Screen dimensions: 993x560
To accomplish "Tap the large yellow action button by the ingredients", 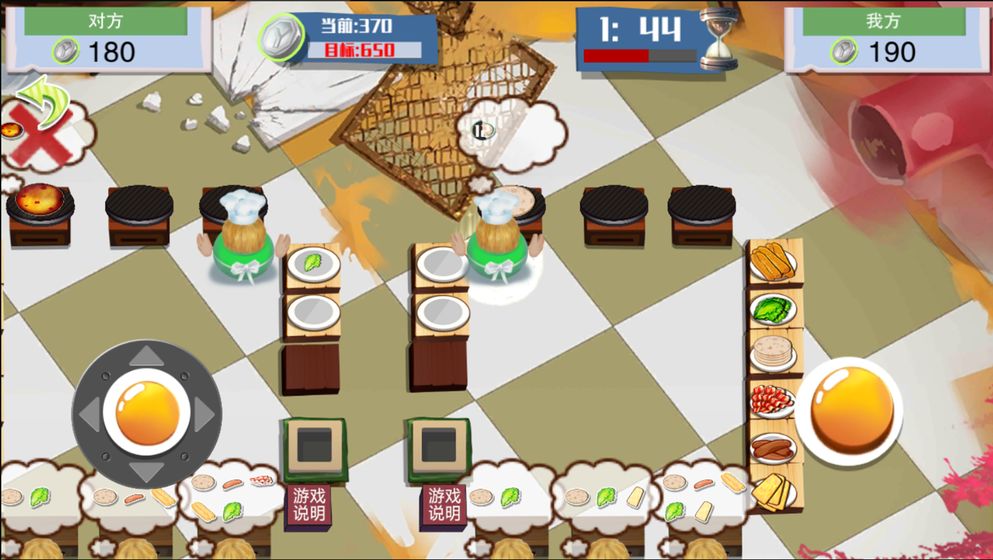I will (x=848, y=410).
